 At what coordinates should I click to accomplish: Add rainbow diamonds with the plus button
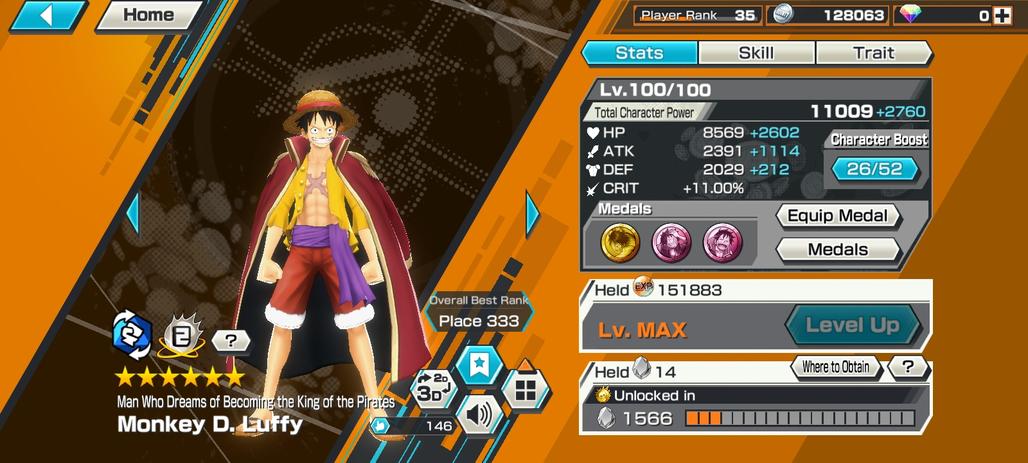pos(1002,15)
